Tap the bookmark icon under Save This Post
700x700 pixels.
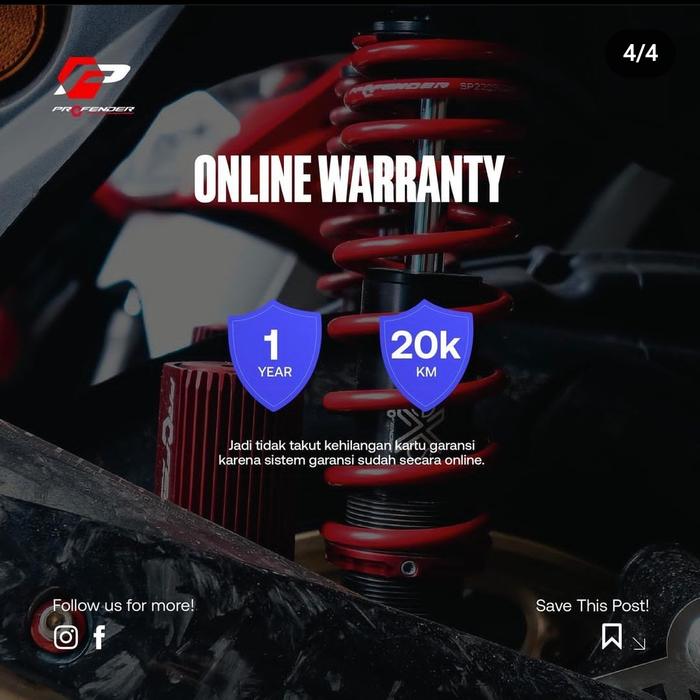[x=611, y=636]
